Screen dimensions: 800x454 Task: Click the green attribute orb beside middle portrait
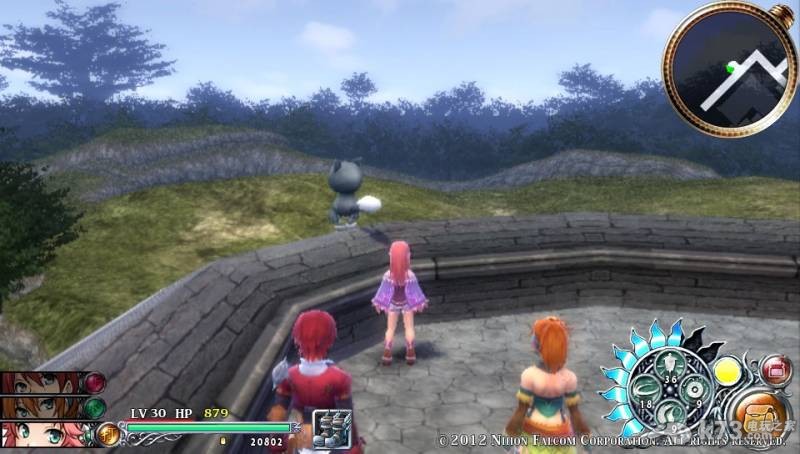pos(95,408)
